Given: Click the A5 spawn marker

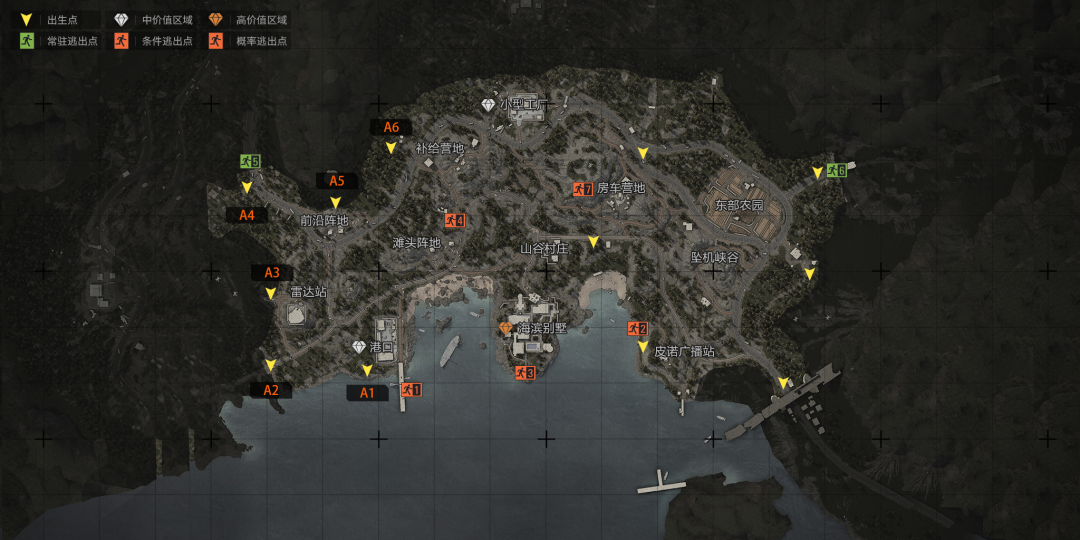Looking at the screenshot, I should pos(337,181).
